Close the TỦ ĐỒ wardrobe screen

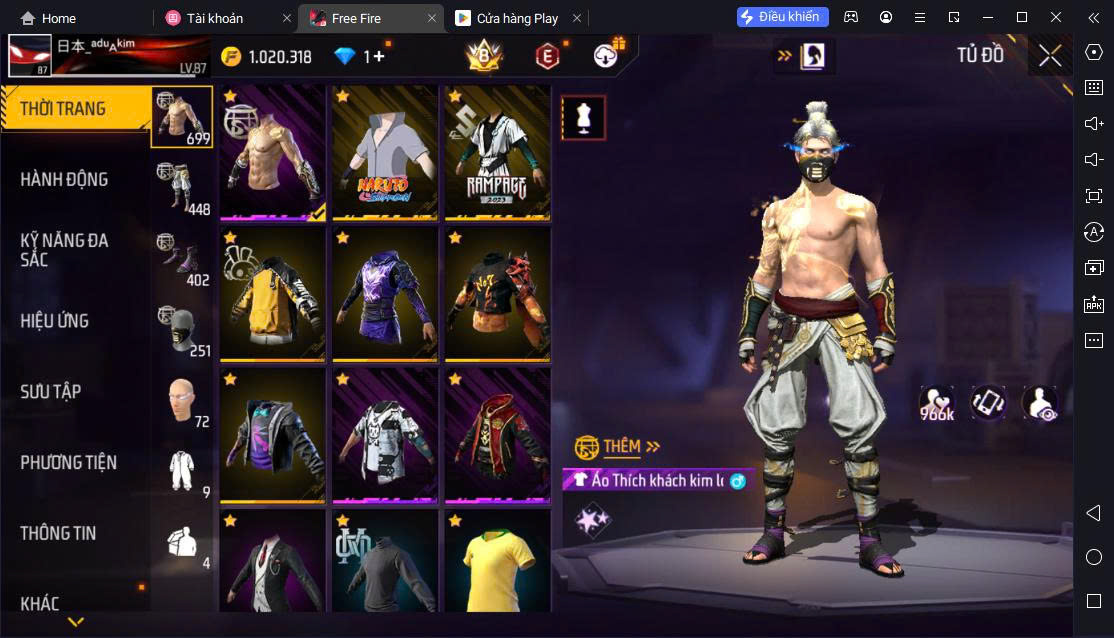click(x=1049, y=56)
